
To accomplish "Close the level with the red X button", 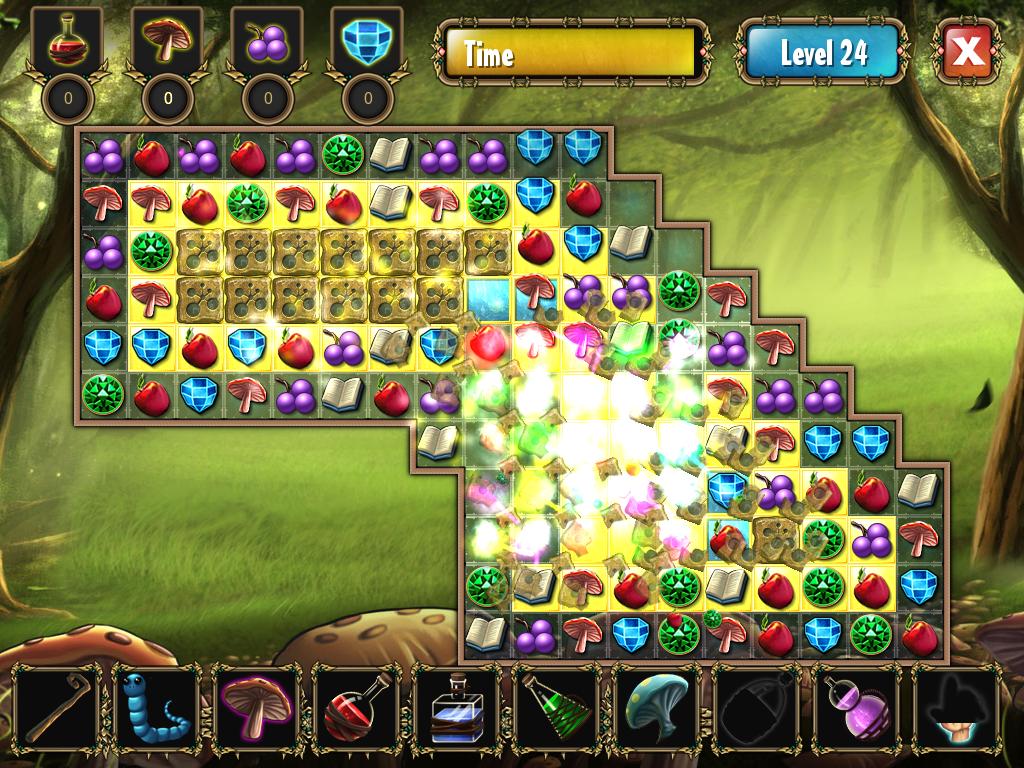I will coord(968,50).
